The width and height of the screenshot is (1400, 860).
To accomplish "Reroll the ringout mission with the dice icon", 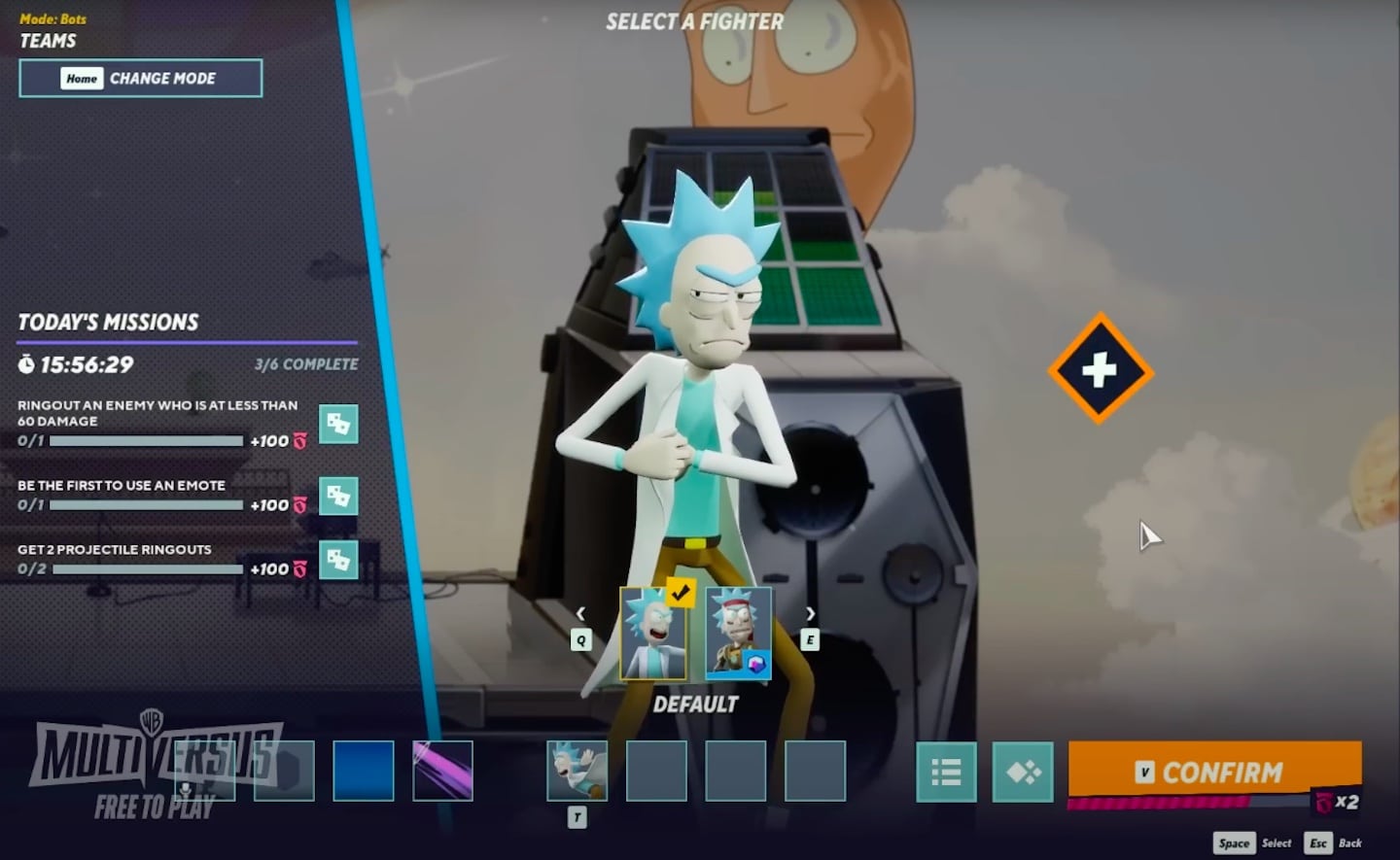I will tap(338, 424).
